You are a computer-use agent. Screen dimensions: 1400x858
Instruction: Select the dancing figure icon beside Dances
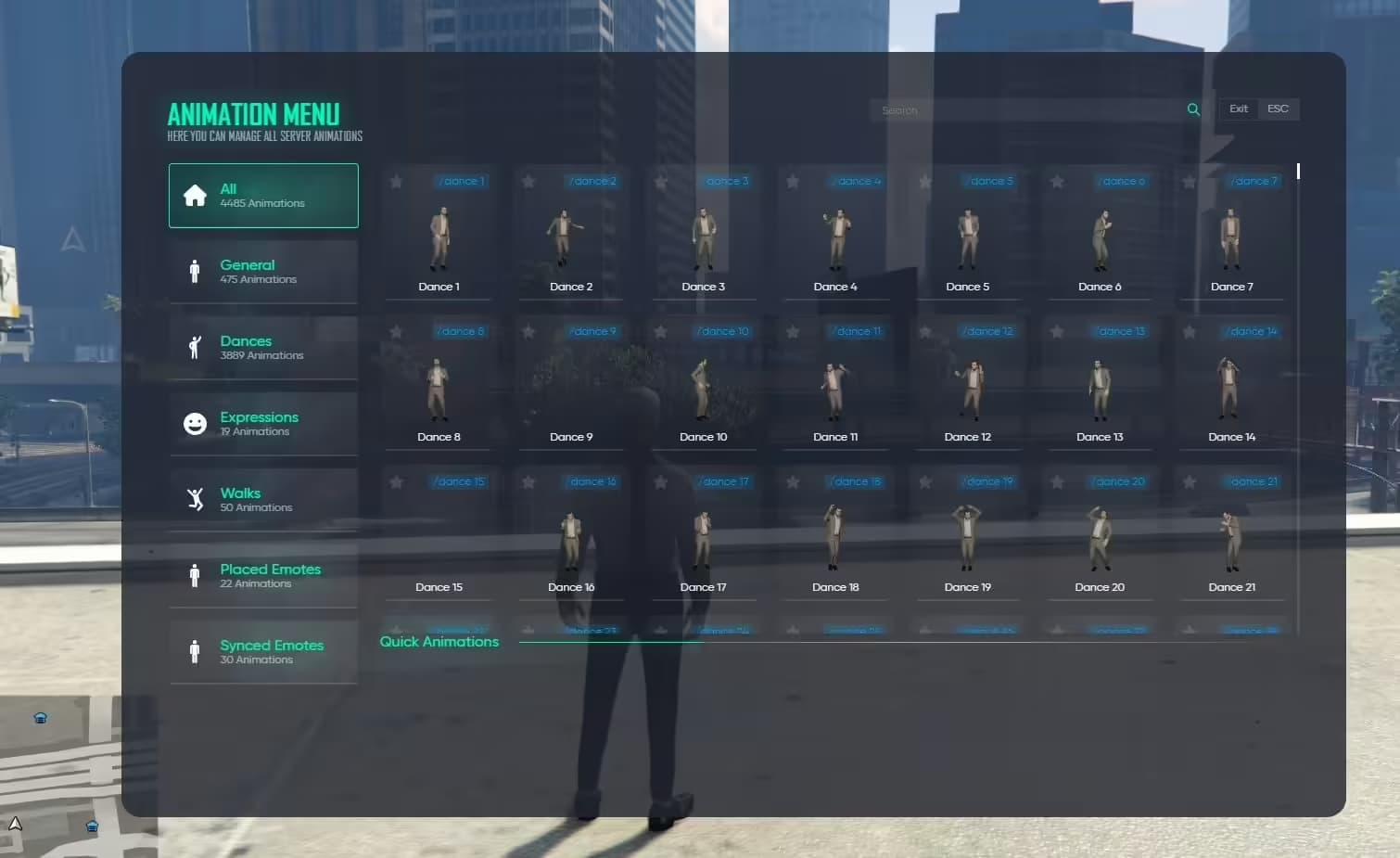coord(196,347)
